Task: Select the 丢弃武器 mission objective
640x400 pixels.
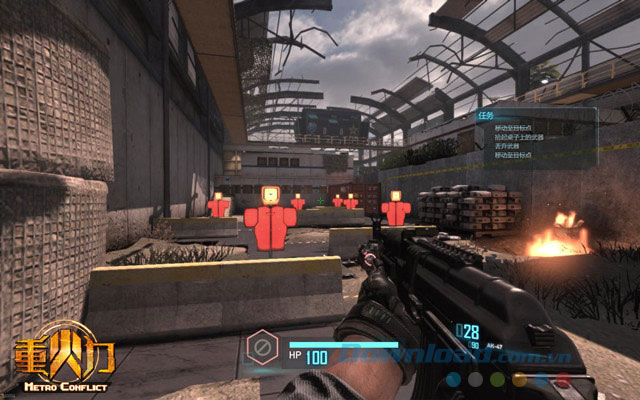Action: pyautogui.click(x=505, y=147)
